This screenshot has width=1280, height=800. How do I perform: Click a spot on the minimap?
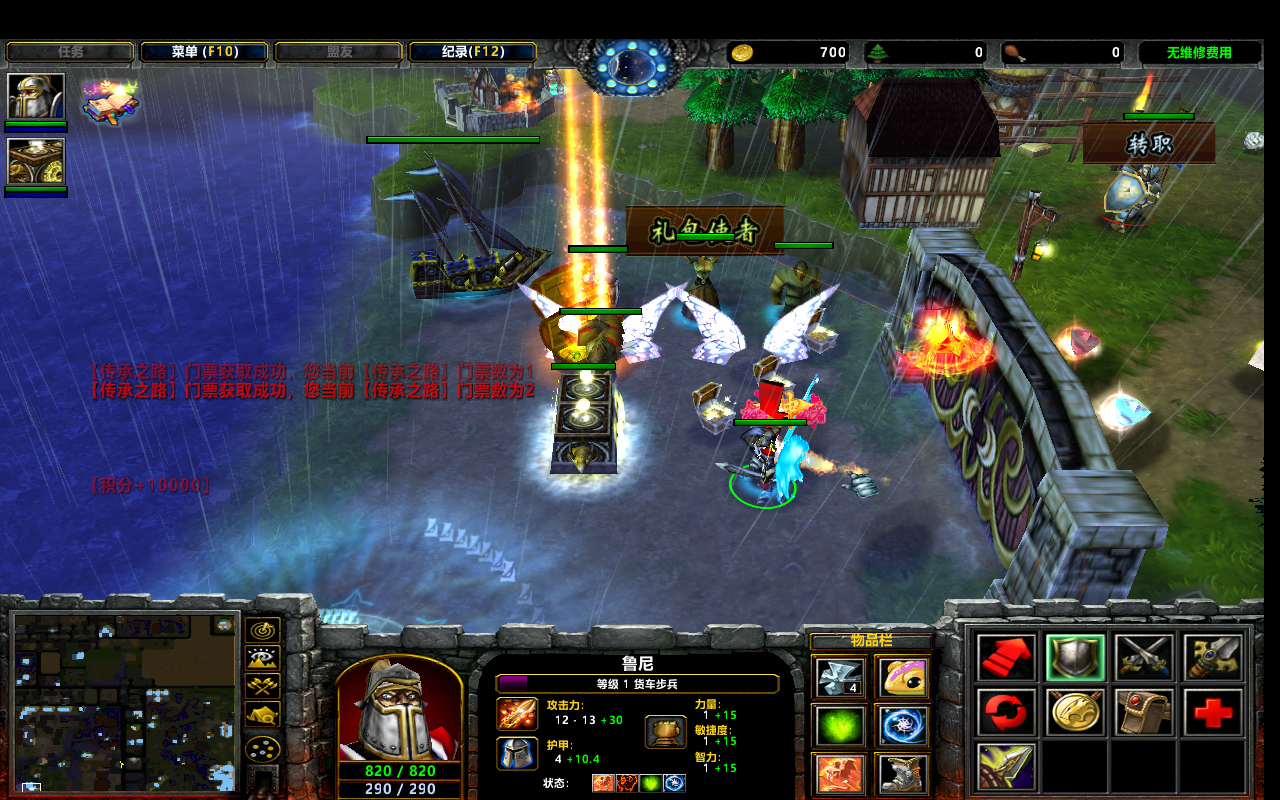[x=125, y=700]
